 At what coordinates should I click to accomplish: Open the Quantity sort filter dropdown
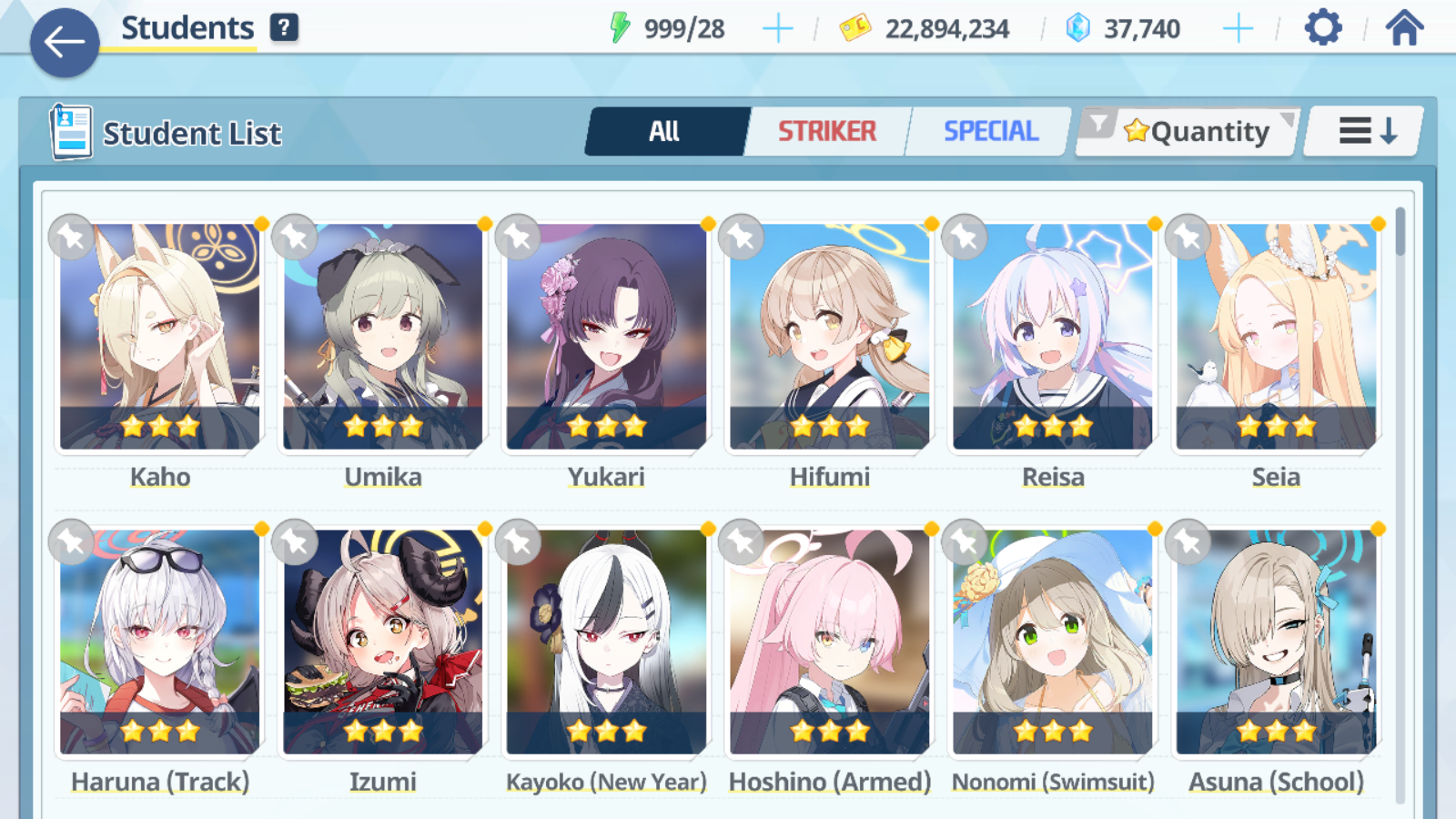[1187, 132]
